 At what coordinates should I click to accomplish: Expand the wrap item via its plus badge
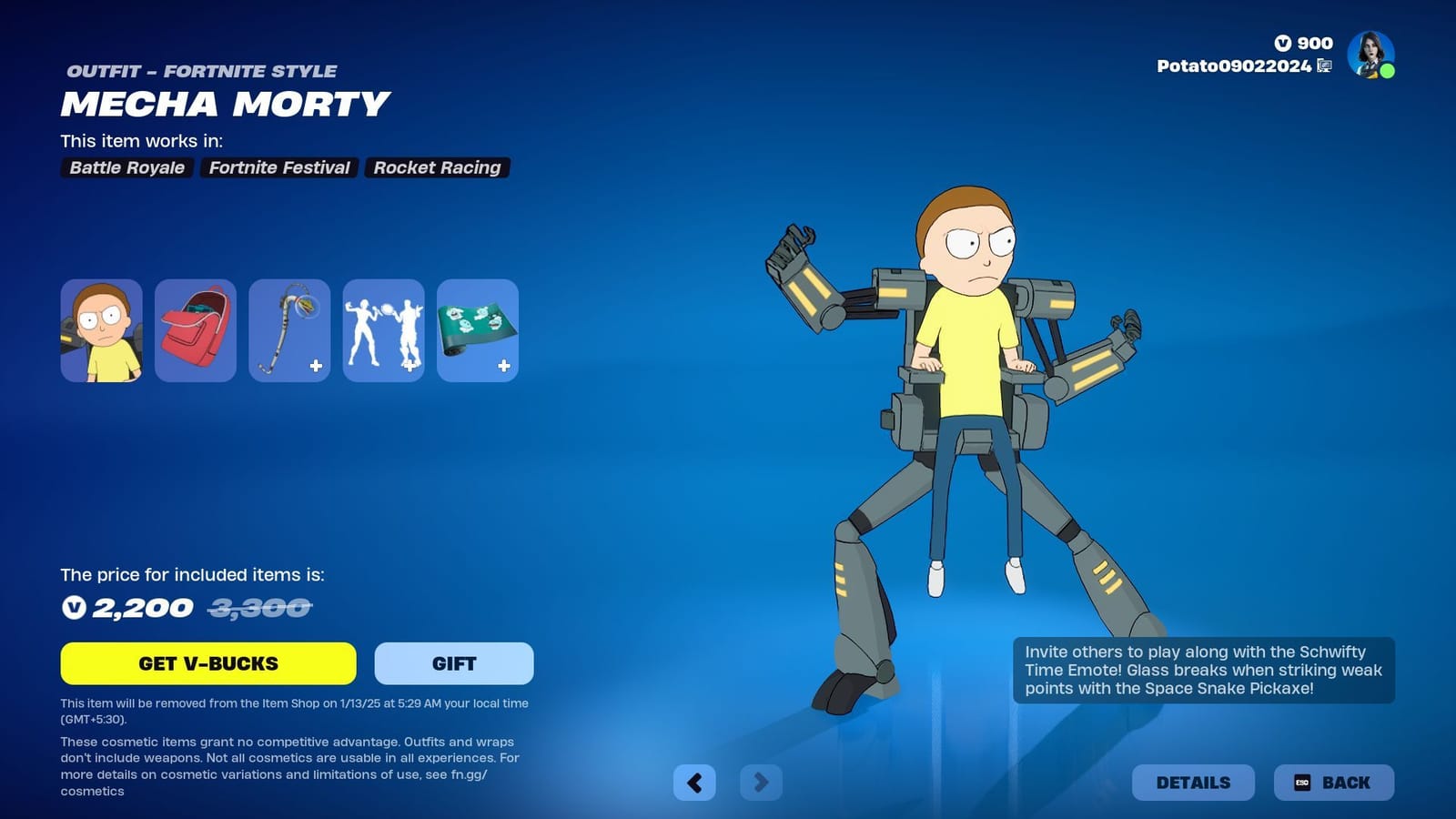[502, 367]
